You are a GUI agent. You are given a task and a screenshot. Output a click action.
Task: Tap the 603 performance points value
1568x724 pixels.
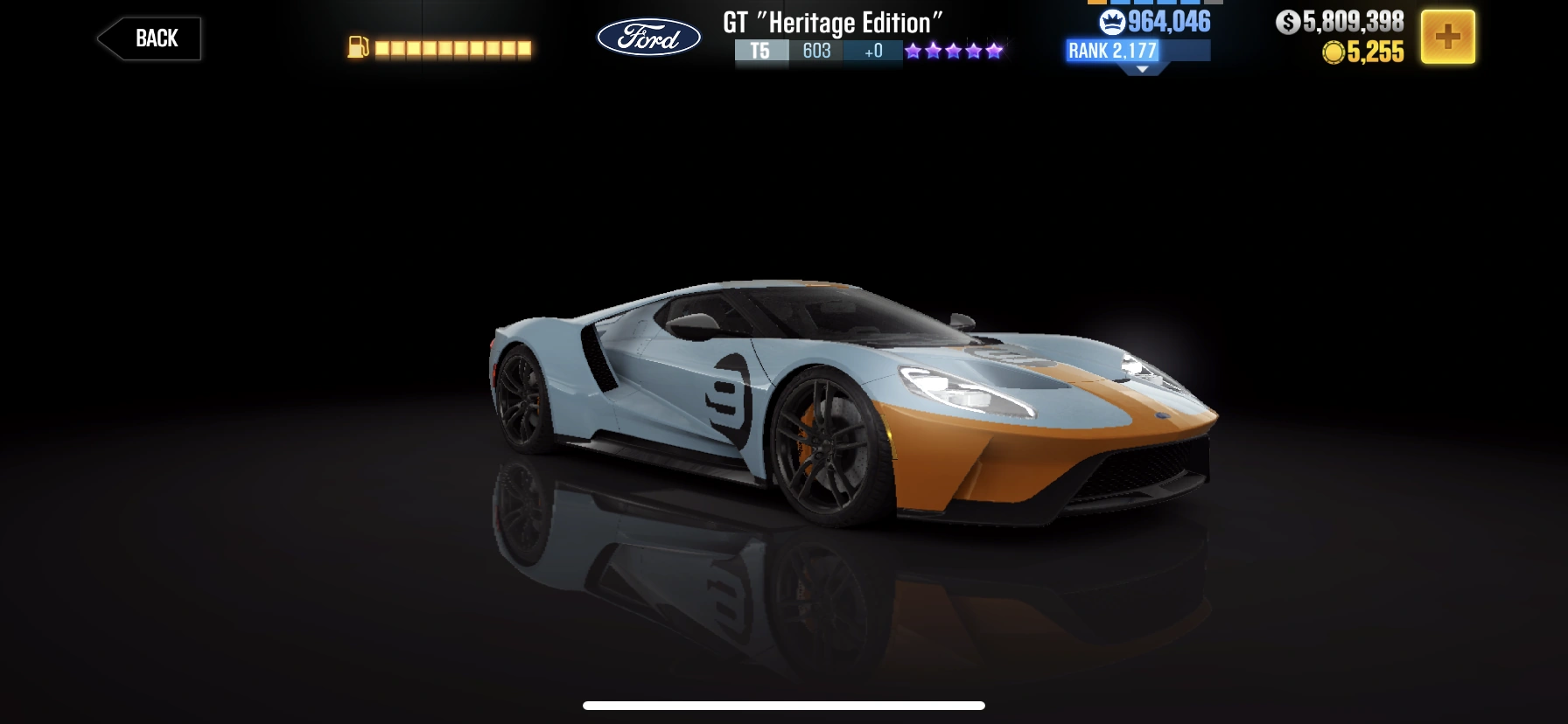(815, 52)
